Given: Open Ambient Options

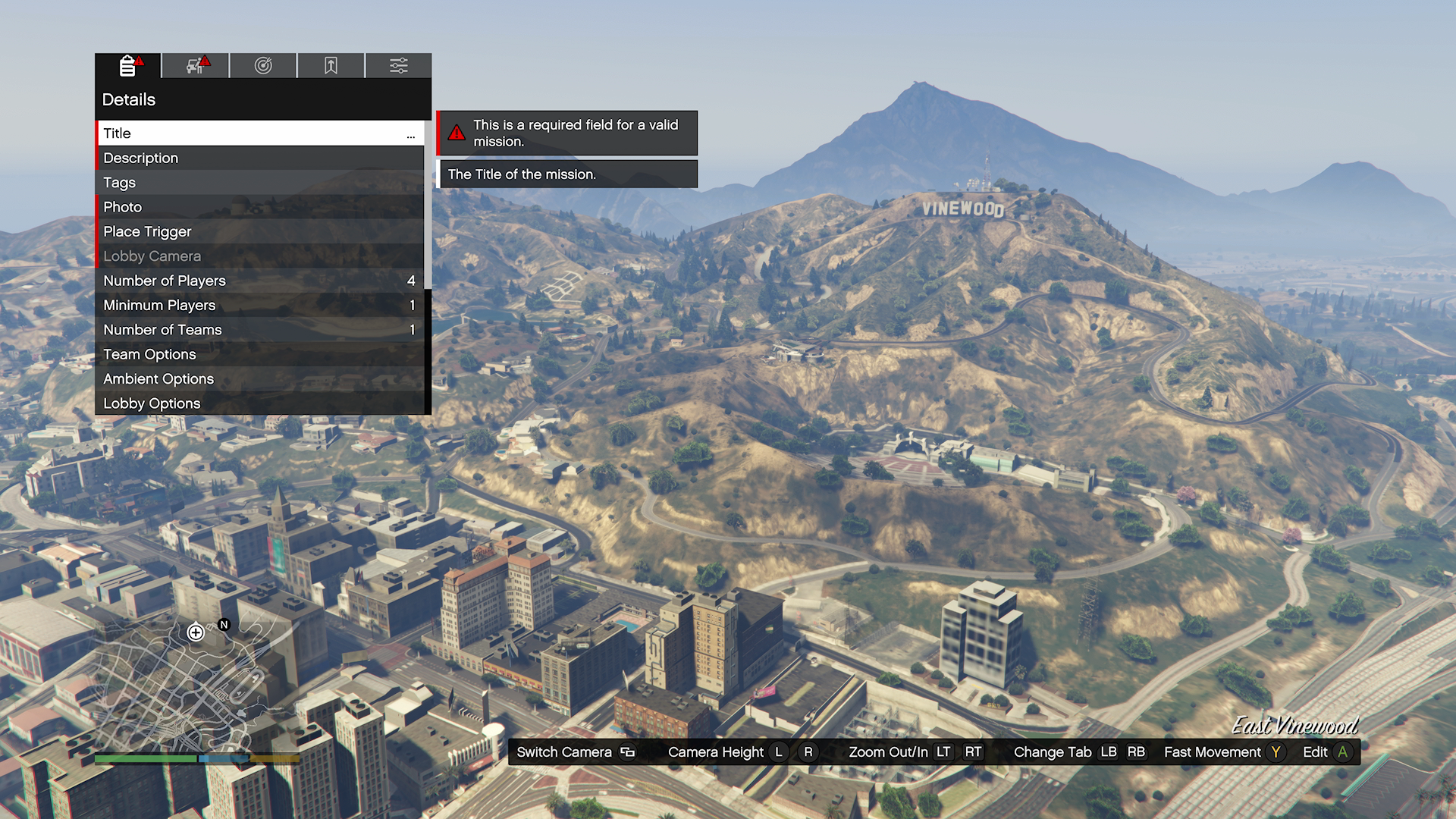Looking at the screenshot, I should point(259,378).
